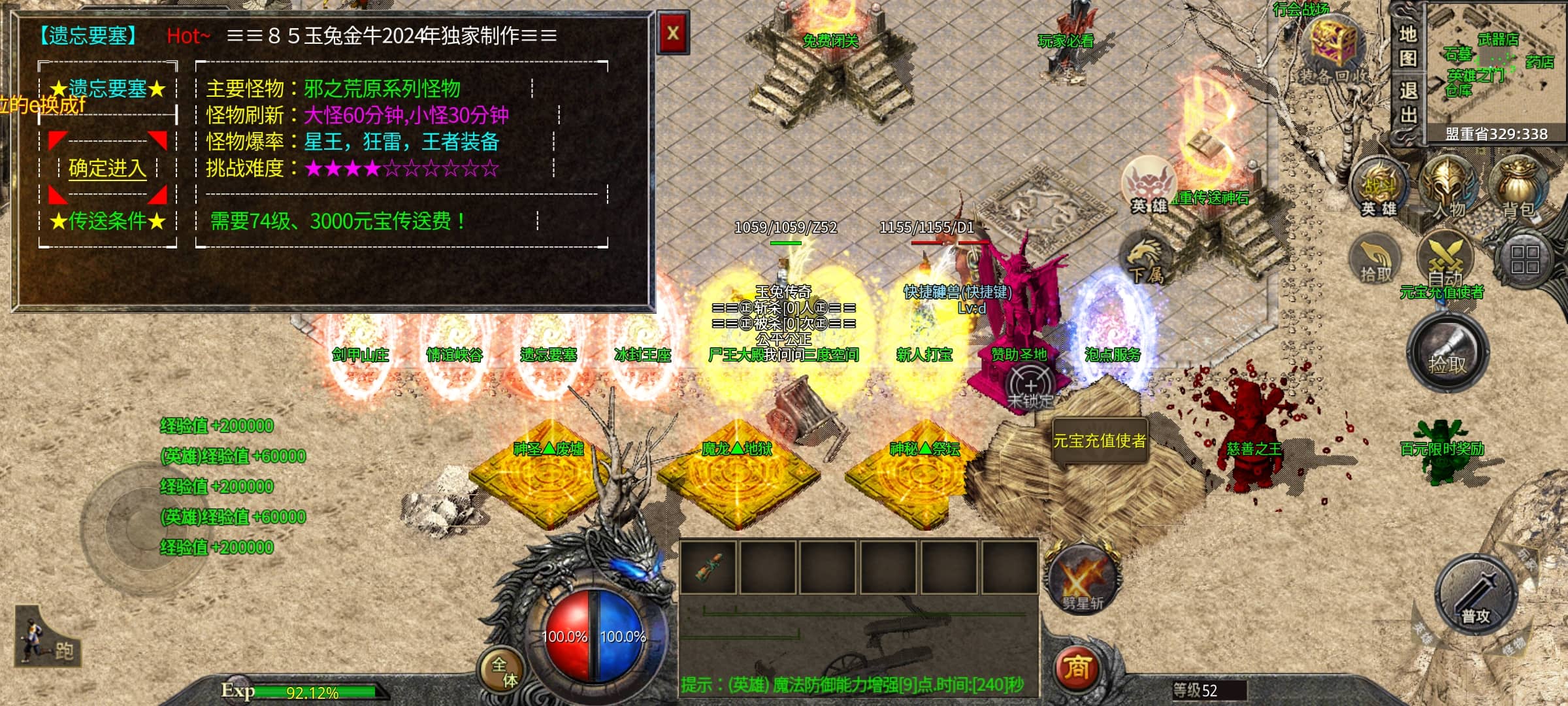Open the 商 shop button

1077,667
